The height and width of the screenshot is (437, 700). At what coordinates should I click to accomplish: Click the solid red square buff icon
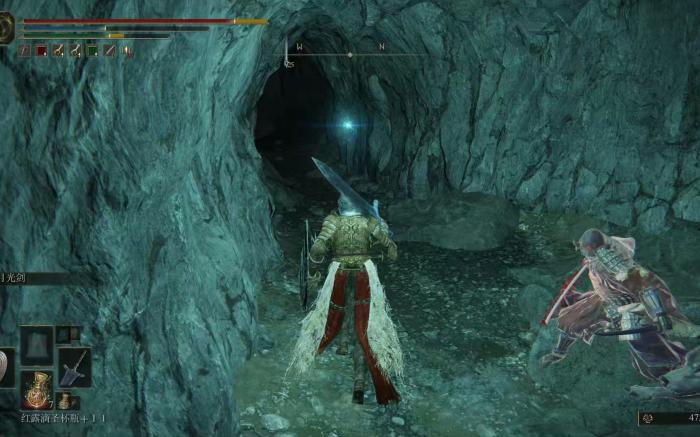pos(41,50)
